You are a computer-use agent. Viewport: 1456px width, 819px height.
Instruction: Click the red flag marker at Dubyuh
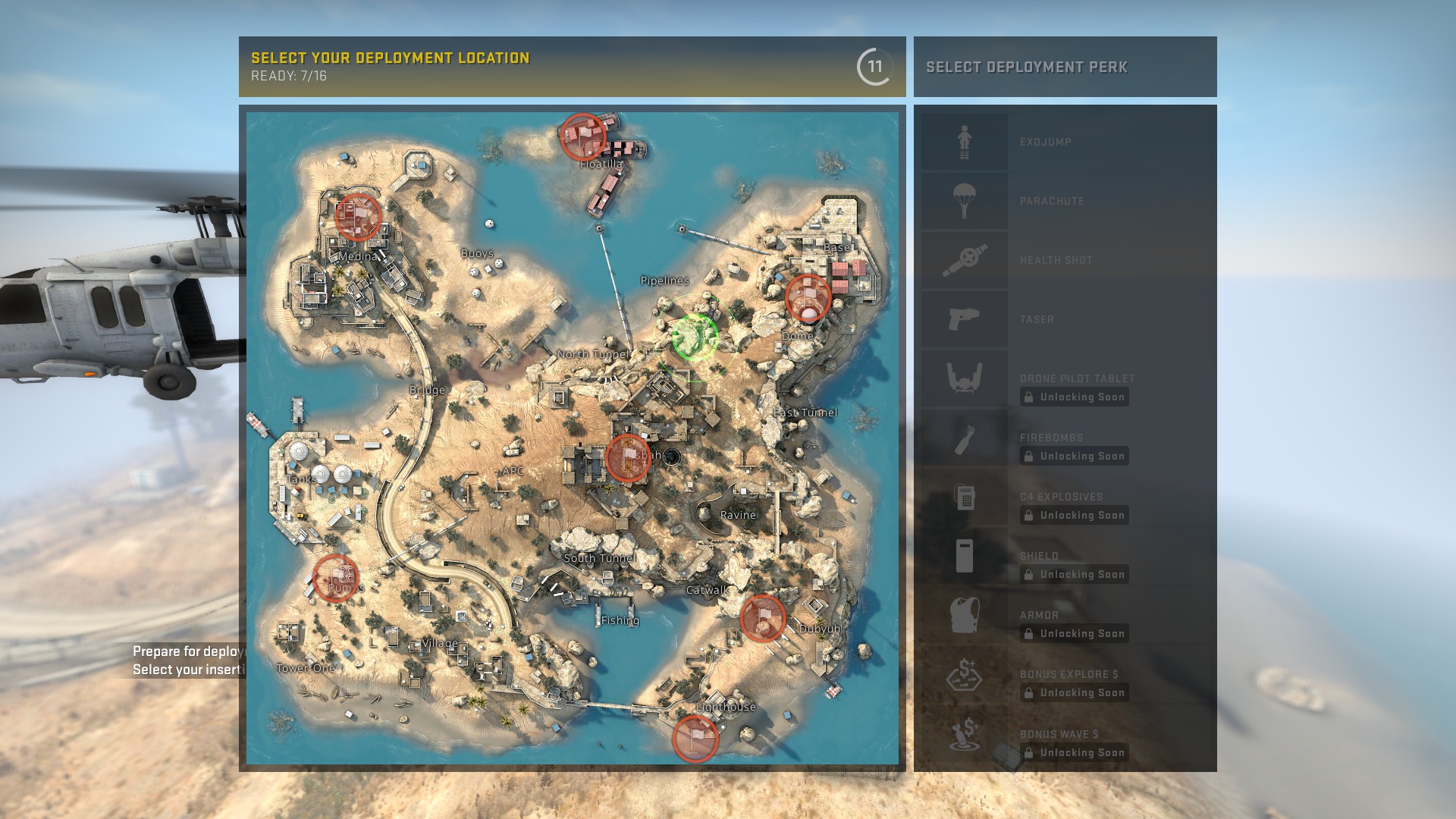(x=762, y=618)
